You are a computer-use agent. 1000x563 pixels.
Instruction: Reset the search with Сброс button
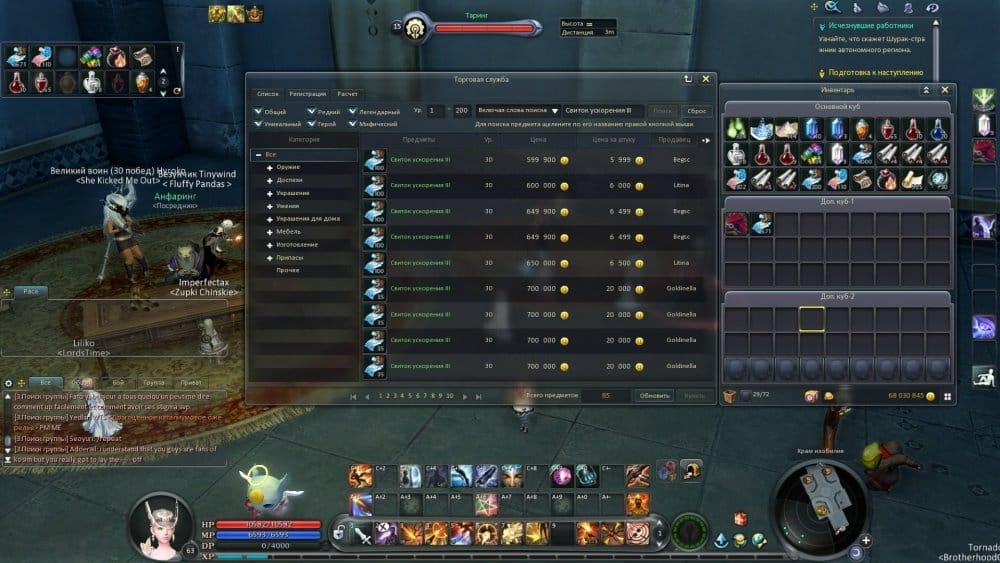click(x=696, y=111)
